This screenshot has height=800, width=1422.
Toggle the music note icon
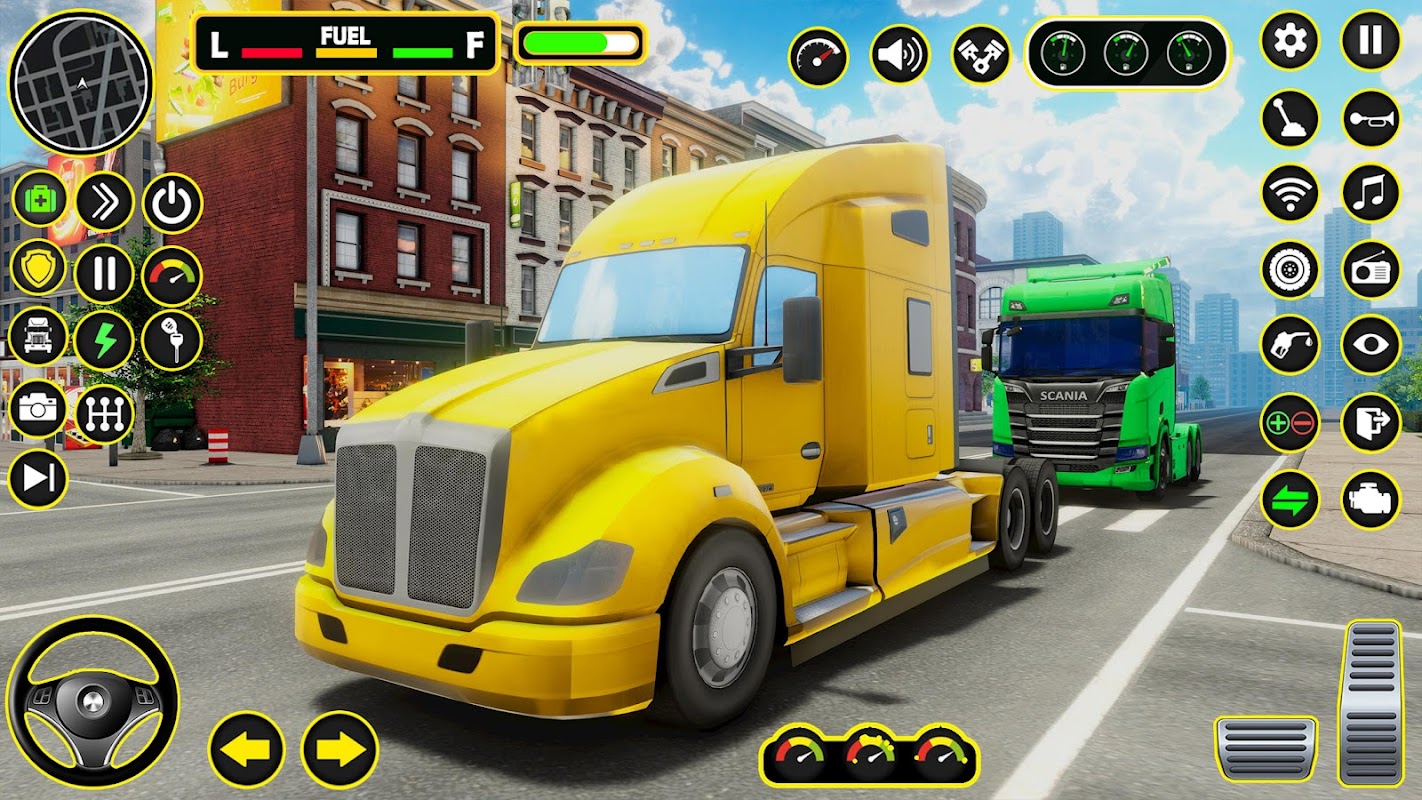tap(1370, 193)
